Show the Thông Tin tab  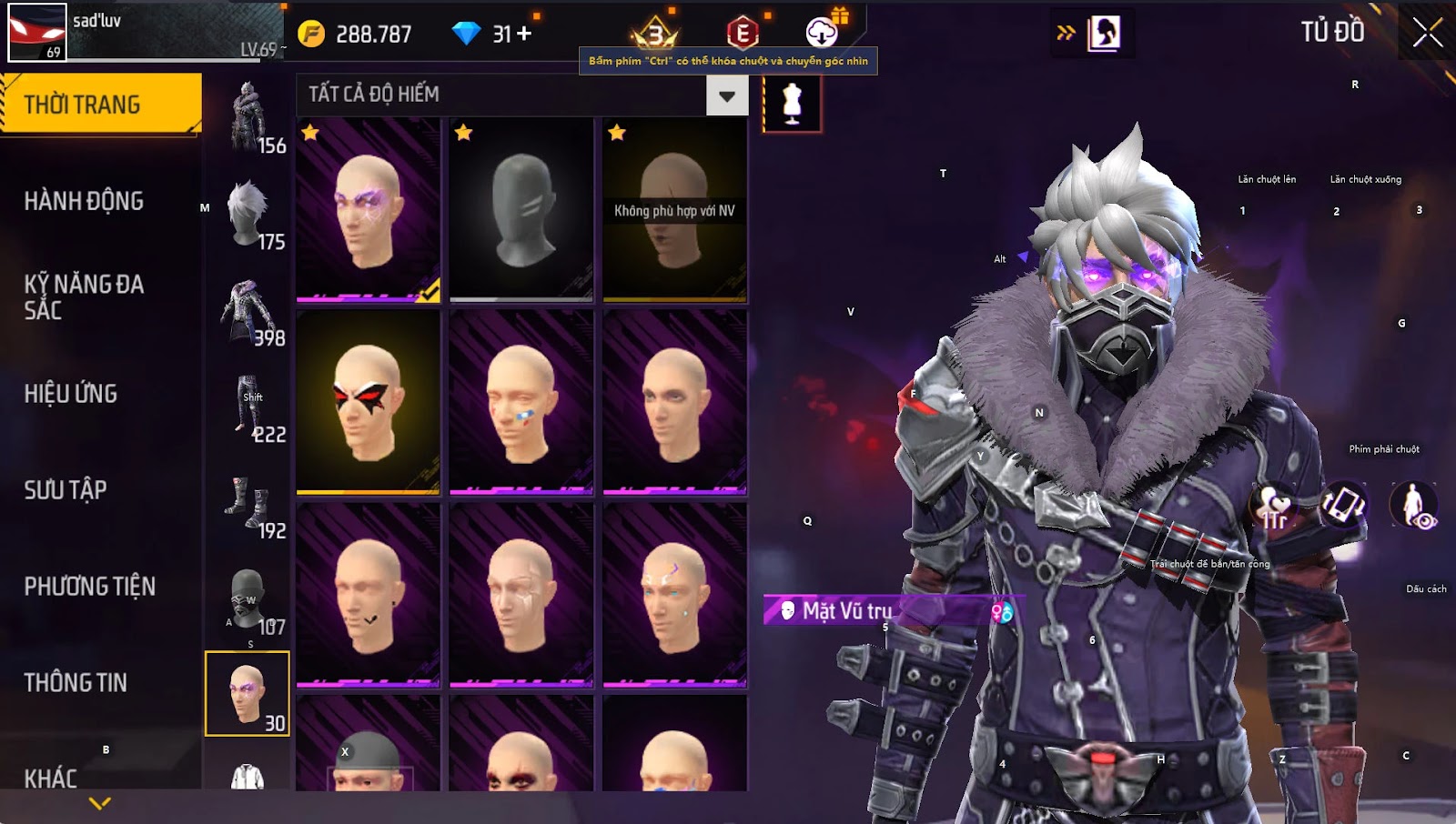76,683
